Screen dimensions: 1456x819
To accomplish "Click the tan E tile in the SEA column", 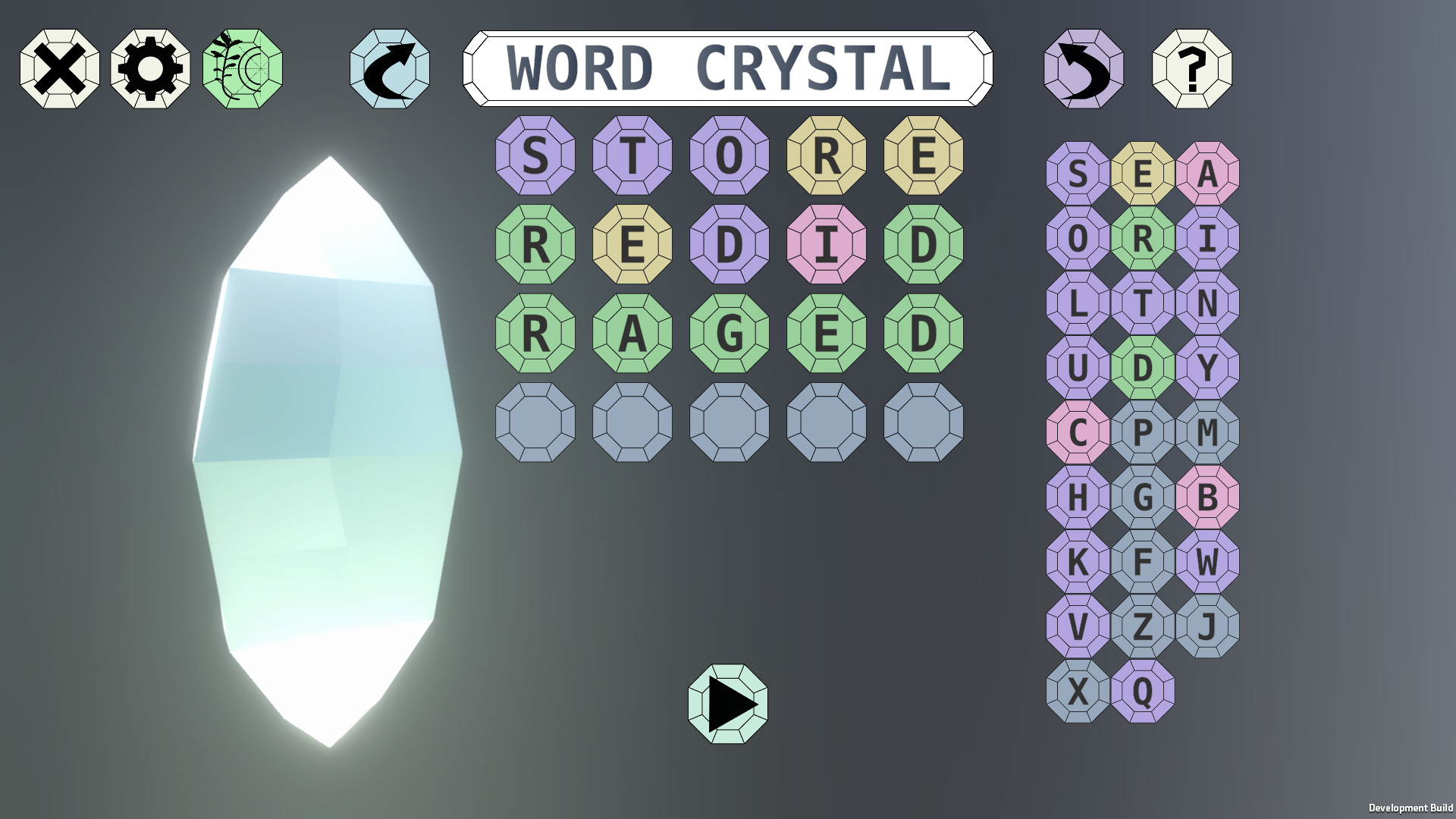I will 1141,173.
